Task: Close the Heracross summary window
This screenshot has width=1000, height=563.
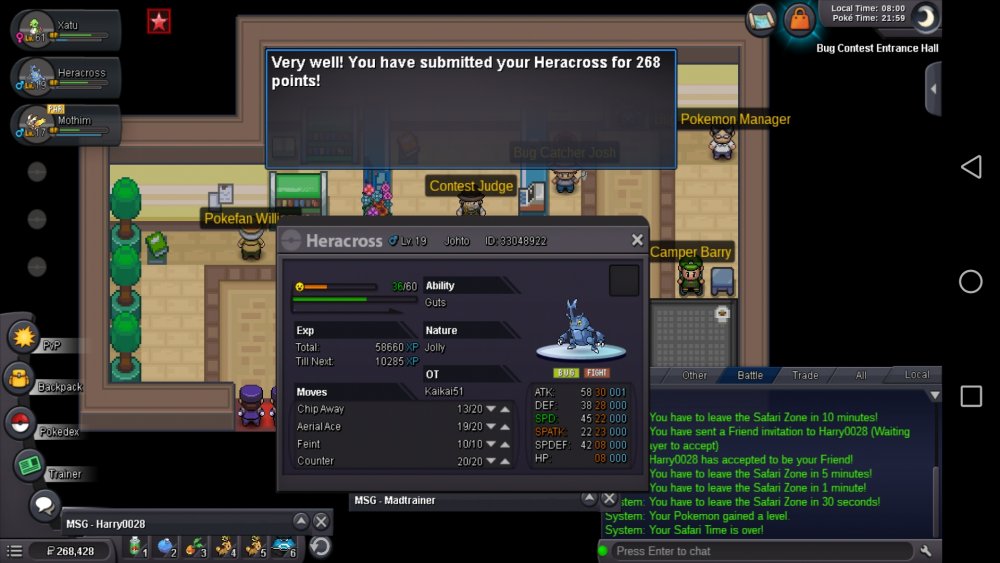Action: [x=637, y=240]
